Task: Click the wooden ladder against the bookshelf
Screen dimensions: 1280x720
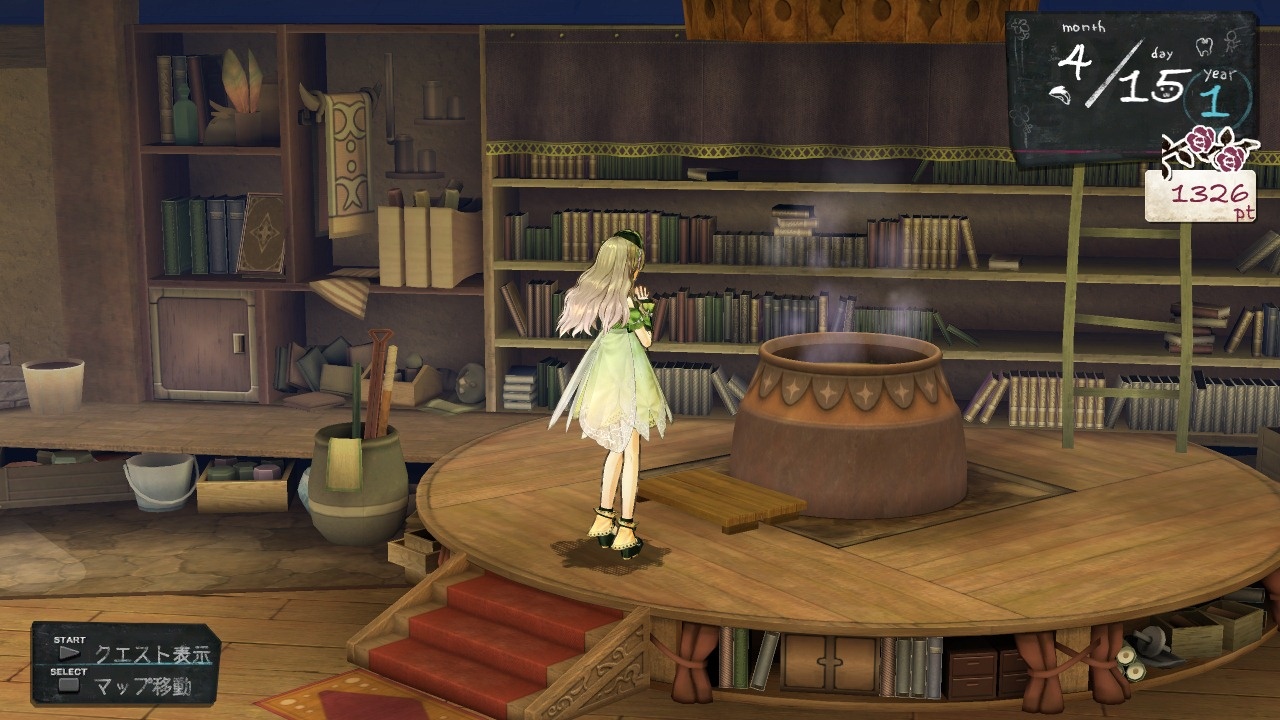Action: click(x=1075, y=300)
